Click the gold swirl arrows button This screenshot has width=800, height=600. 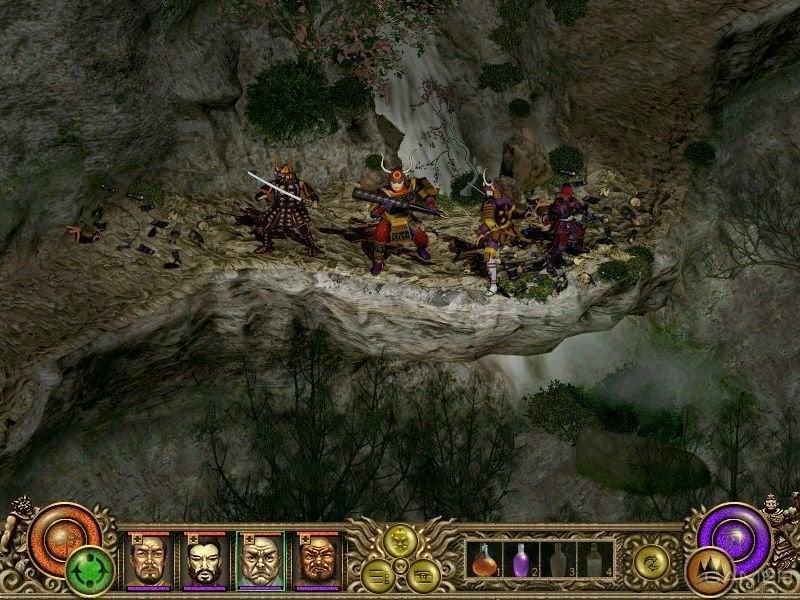pyautogui.click(x=650, y=564)
